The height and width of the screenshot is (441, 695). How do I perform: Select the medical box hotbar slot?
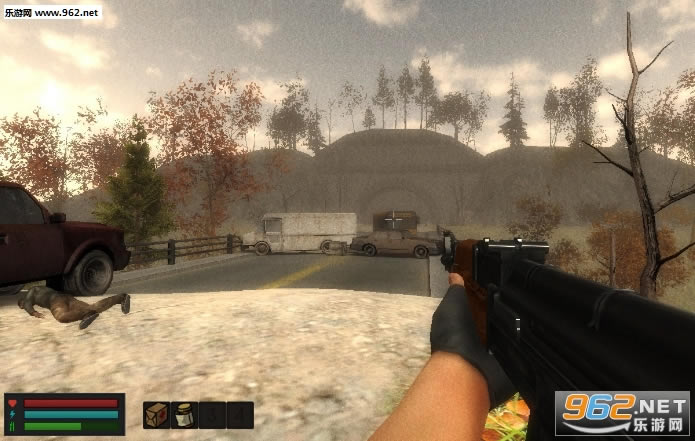point(155,415)
